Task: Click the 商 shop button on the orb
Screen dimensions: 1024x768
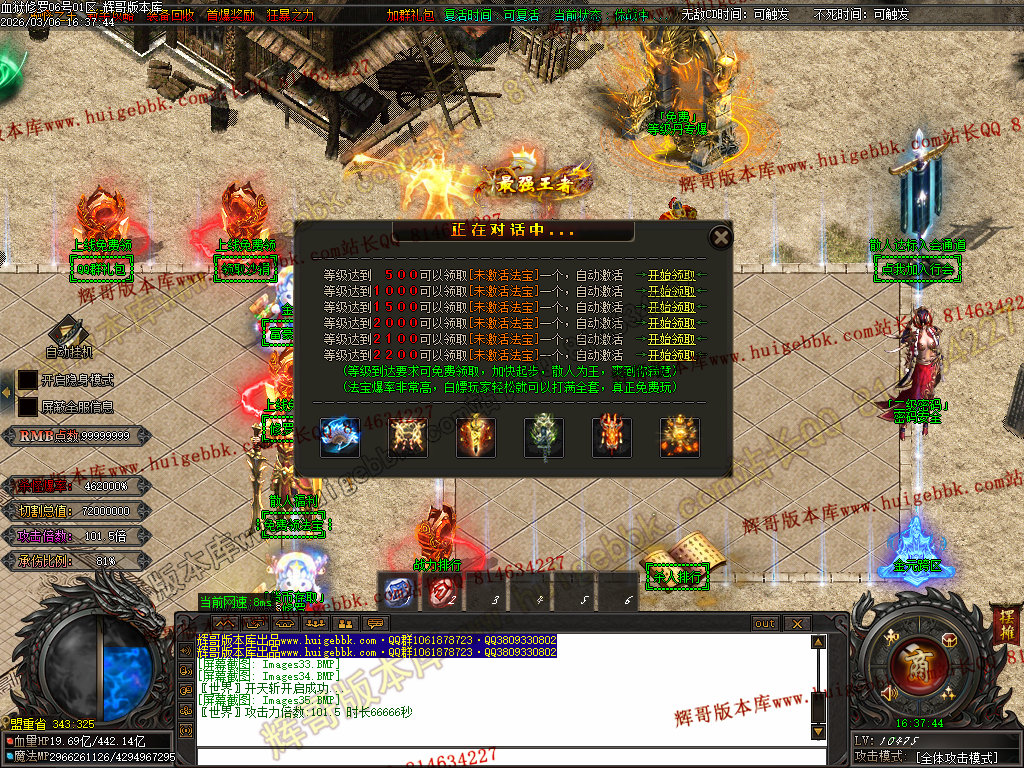Action: pos(911,662)
